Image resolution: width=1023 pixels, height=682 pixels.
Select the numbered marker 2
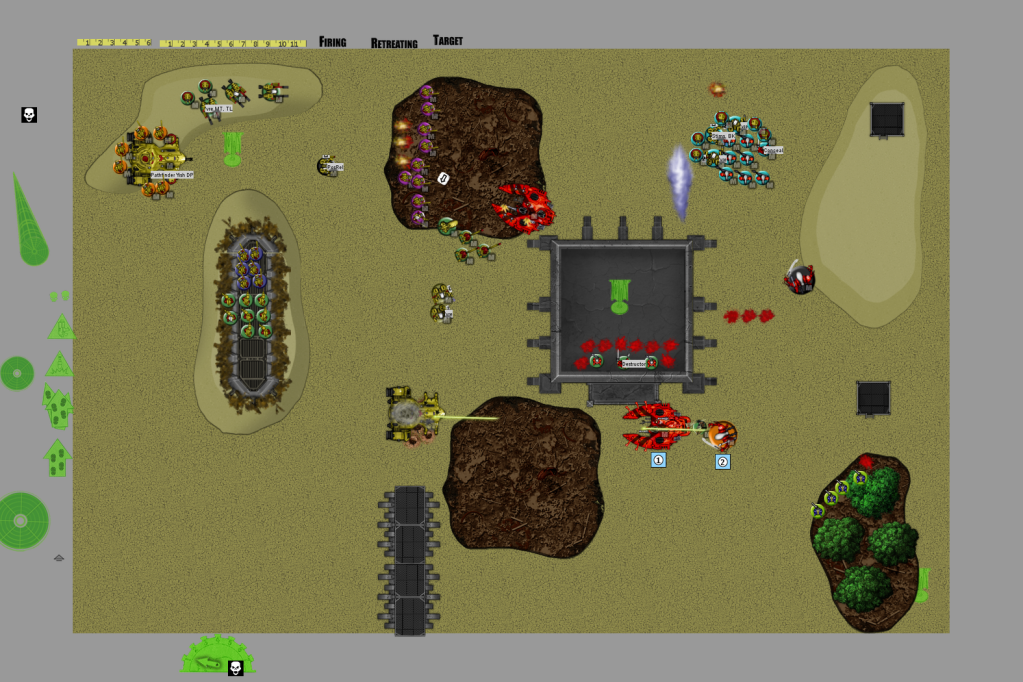(722, 461)
